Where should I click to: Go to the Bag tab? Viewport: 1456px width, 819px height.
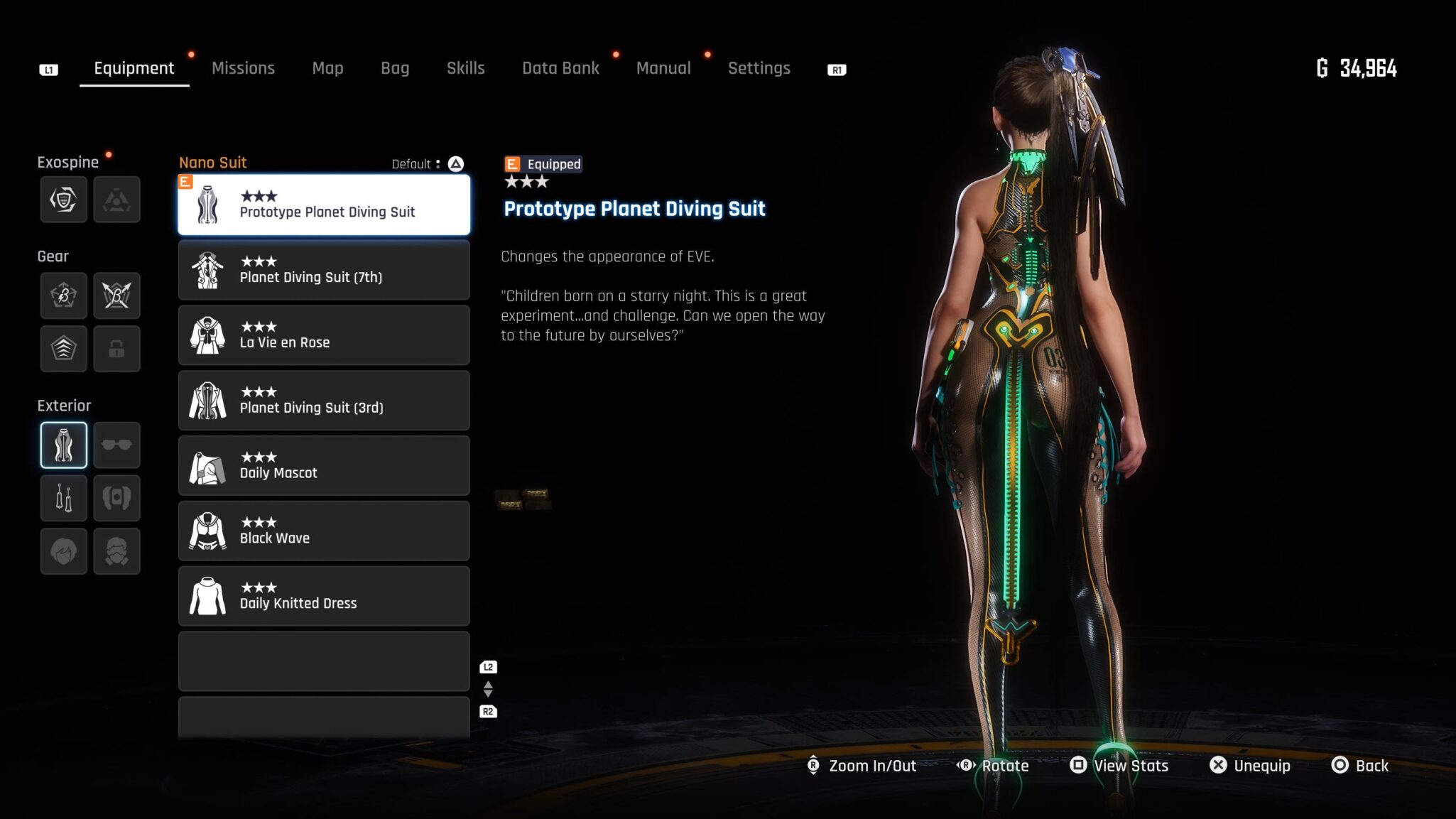click(395, 68)
